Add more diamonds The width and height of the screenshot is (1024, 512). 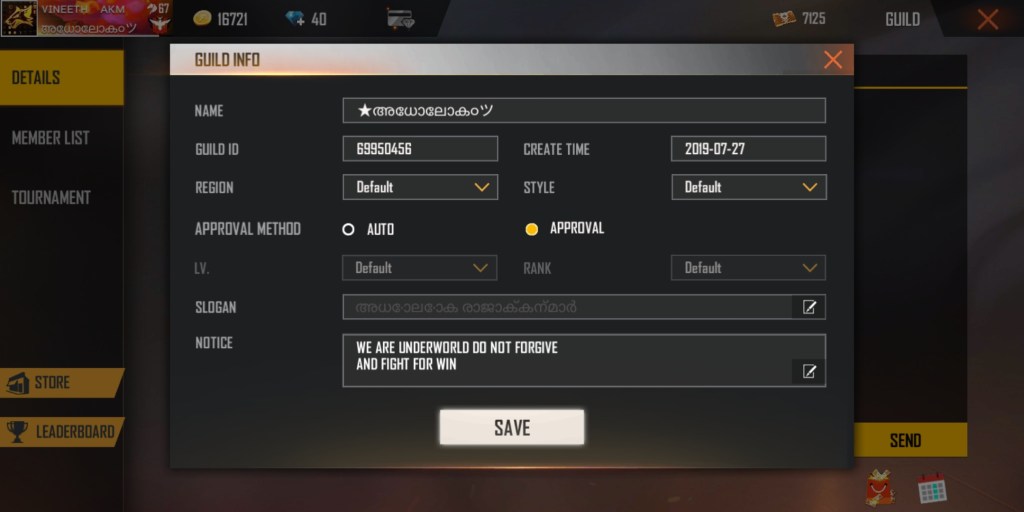(x=296, y=19)
